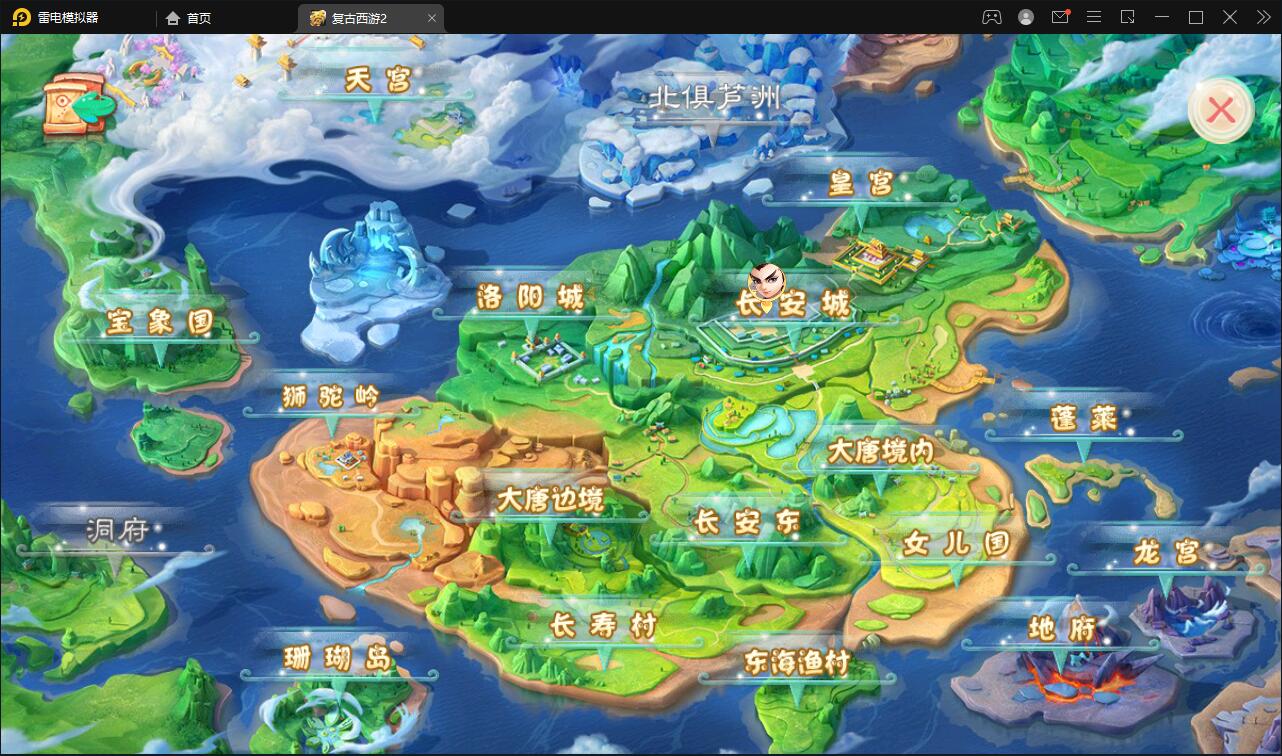The height and width of the screenshot is (756, 1282).
Task: Select 女儿国 location label
Action: (956, 544)
